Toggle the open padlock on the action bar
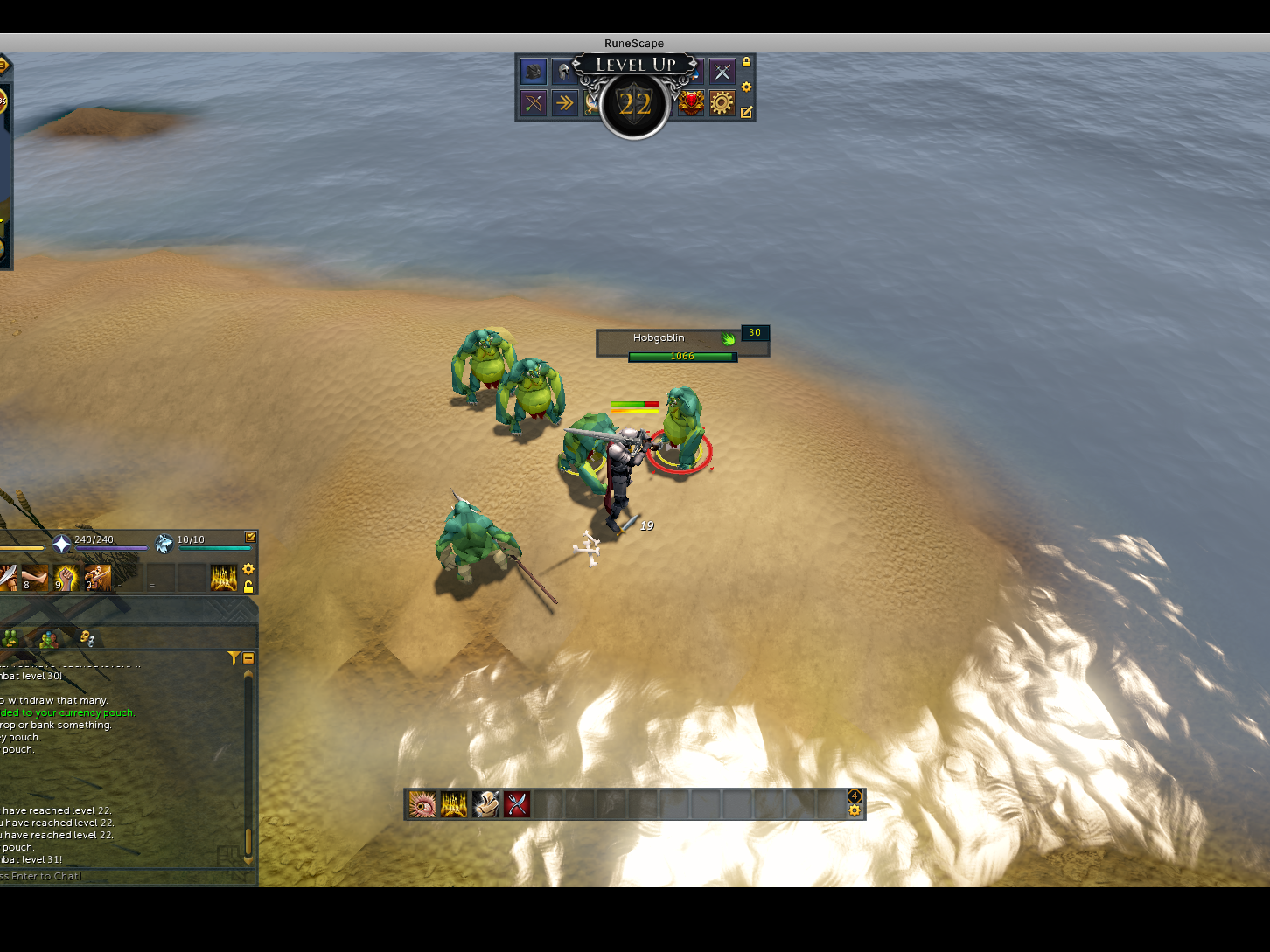 248,587
